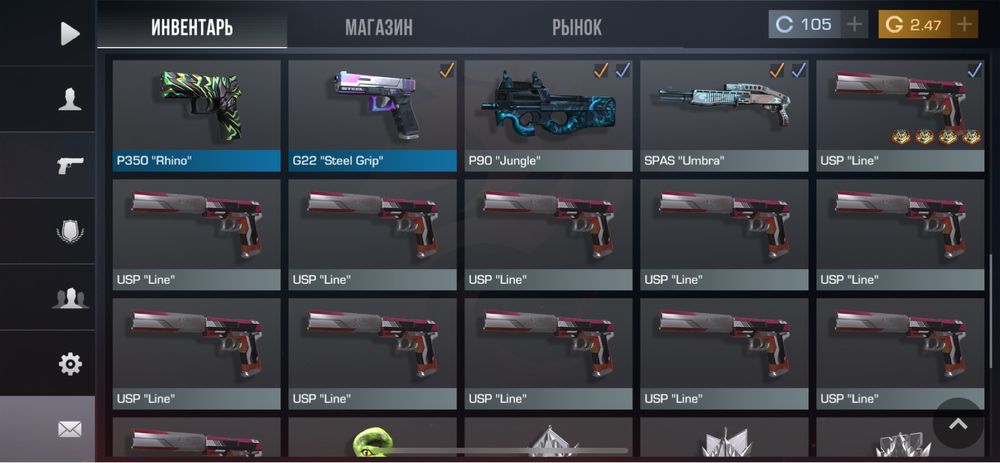1000x463 pixels.
Task: Show the friends group icon
Action: (x=69, y=297)
